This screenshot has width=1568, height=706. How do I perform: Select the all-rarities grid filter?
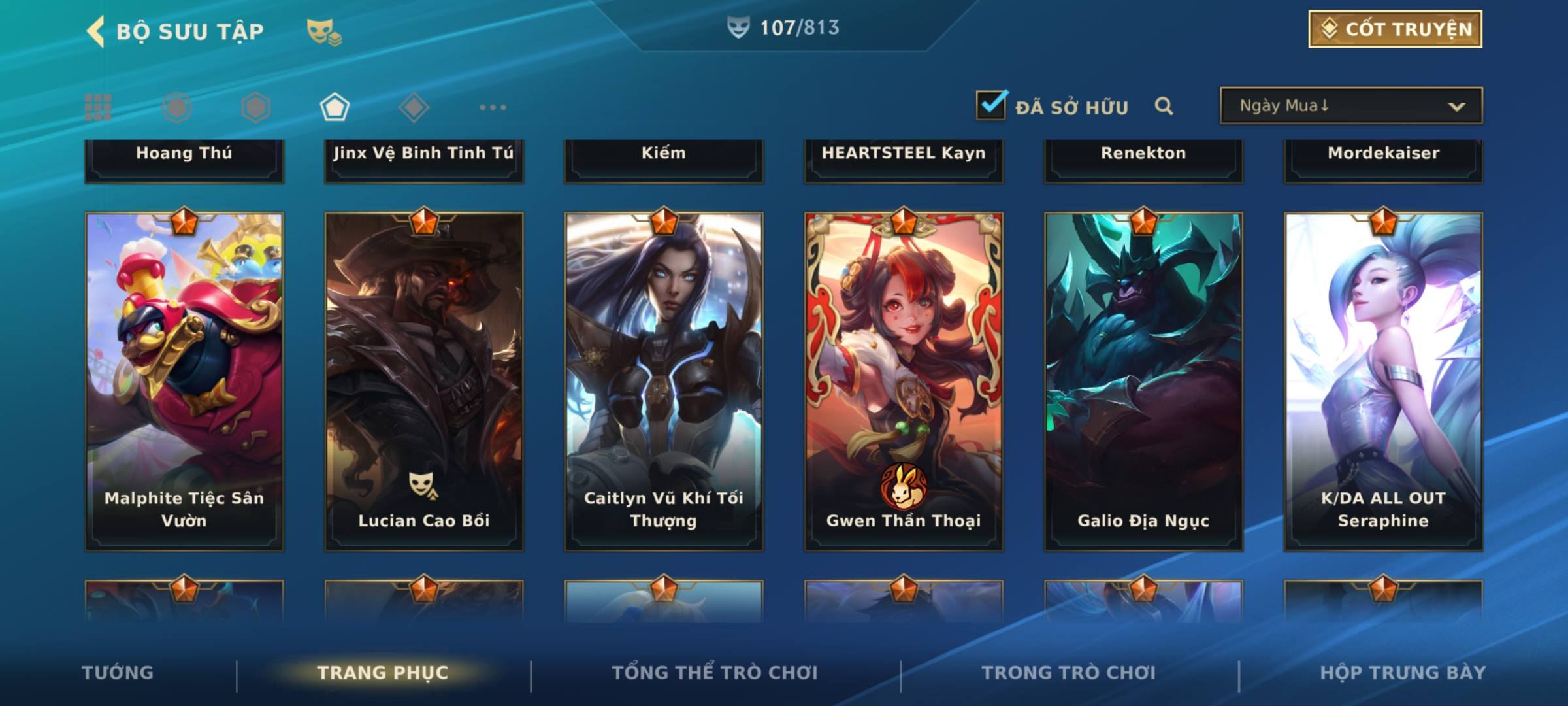tap(98, 107)
